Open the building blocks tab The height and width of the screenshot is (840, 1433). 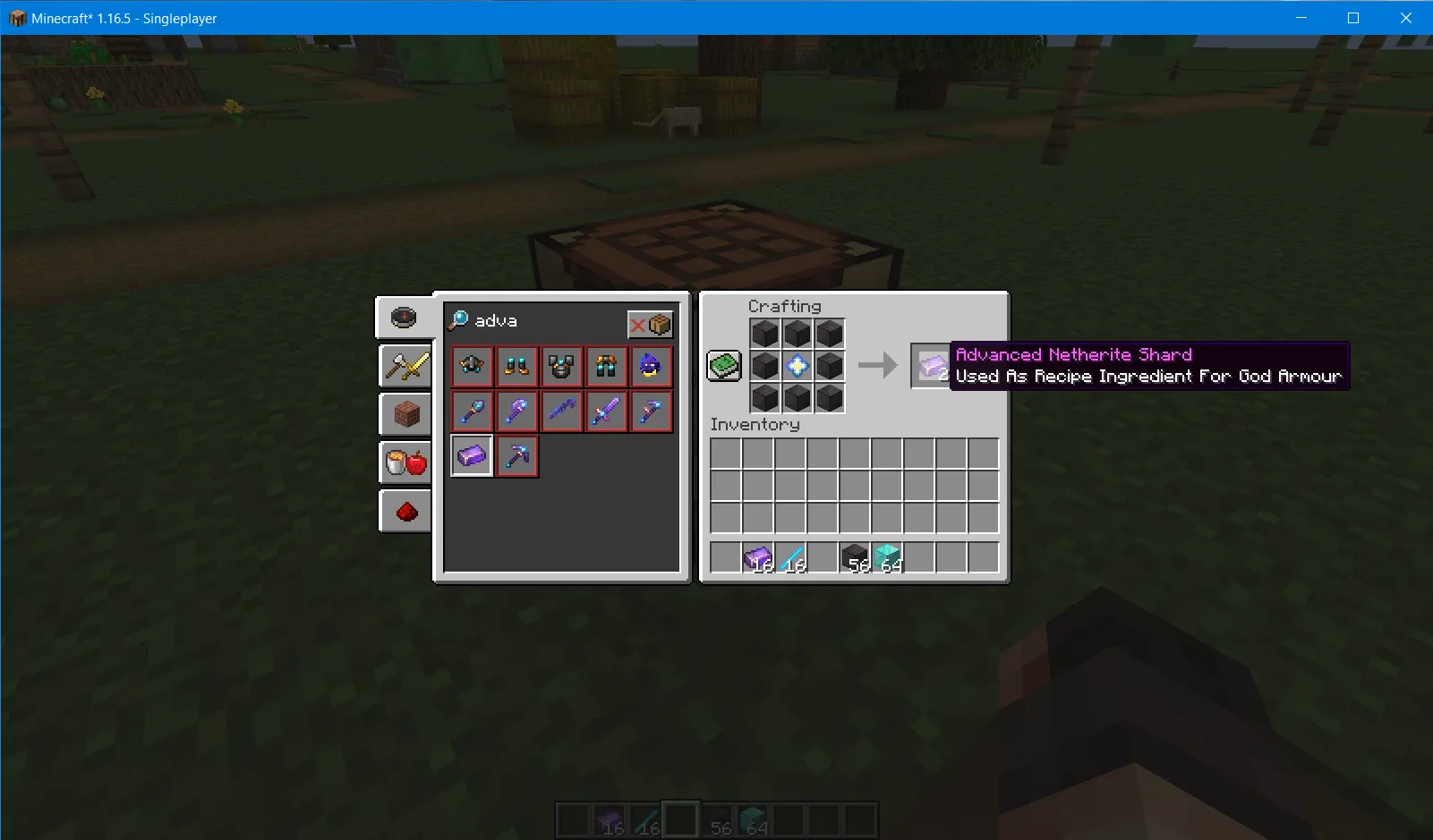pos(405,413)
